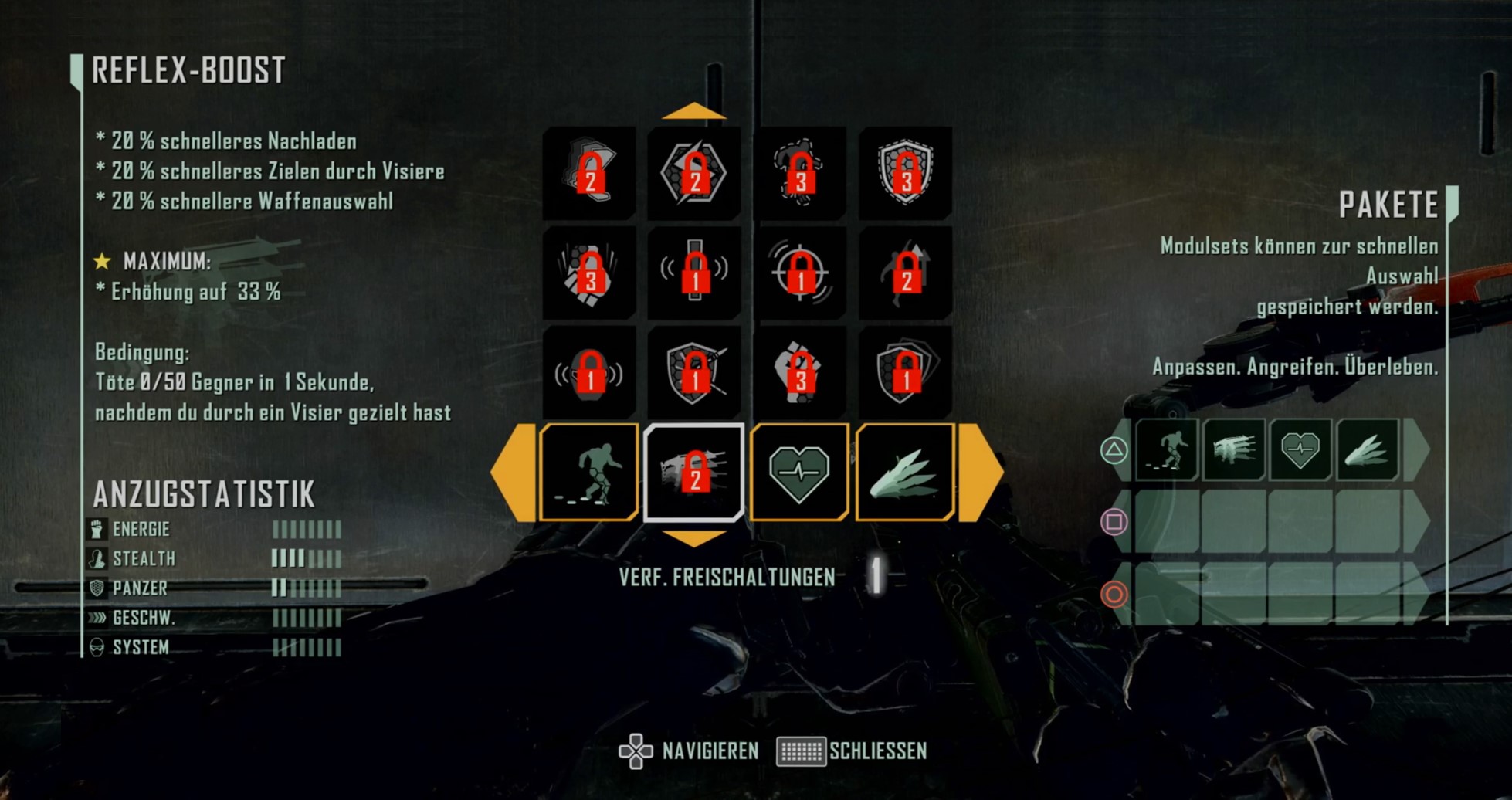The width and height of the screenshot is (1512, 800).
Task: Click SCHLIESSEN to close the menu
Action: coord(876,749)
